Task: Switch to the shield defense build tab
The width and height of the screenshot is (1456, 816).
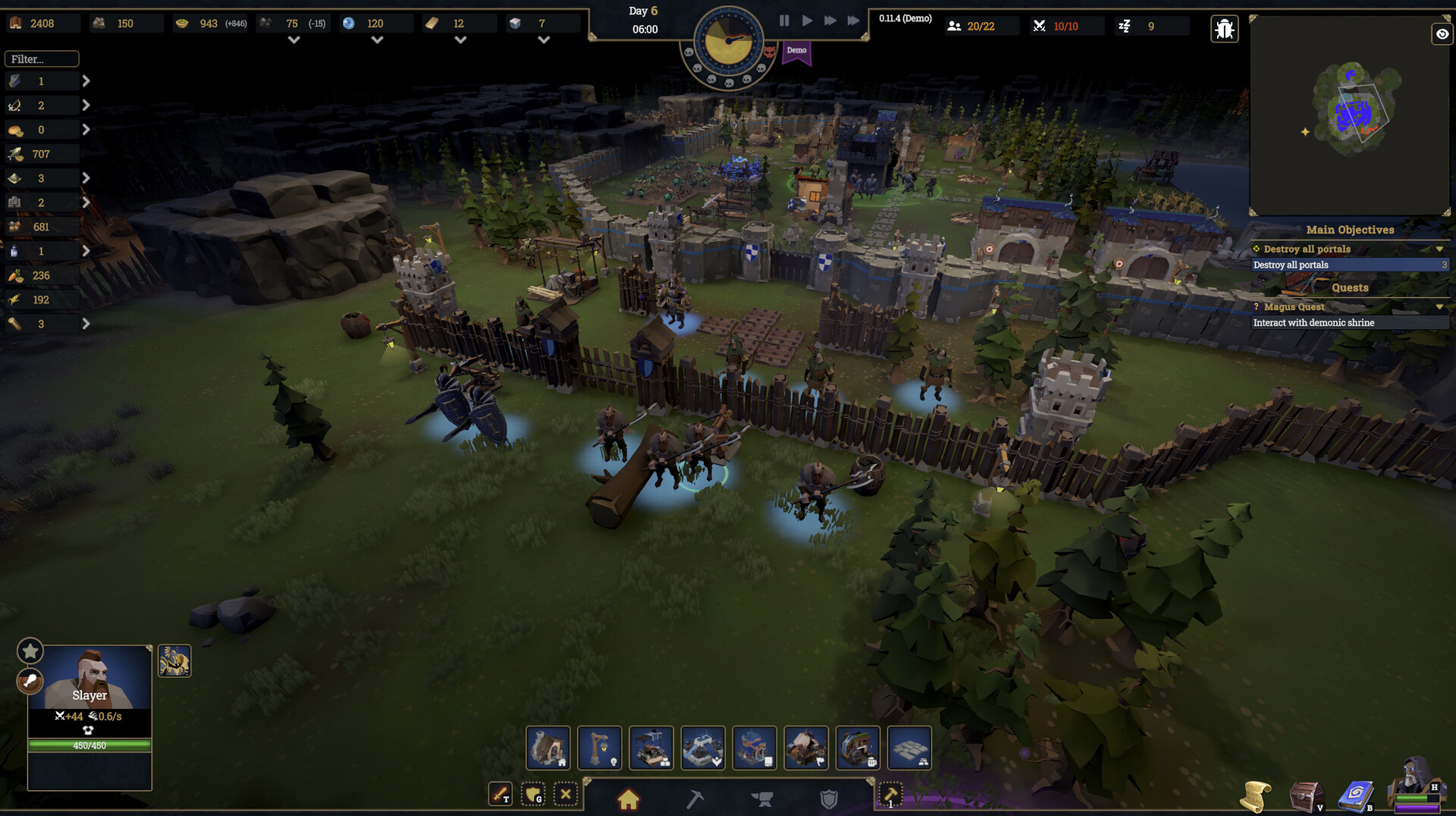Action: [829, 799]
